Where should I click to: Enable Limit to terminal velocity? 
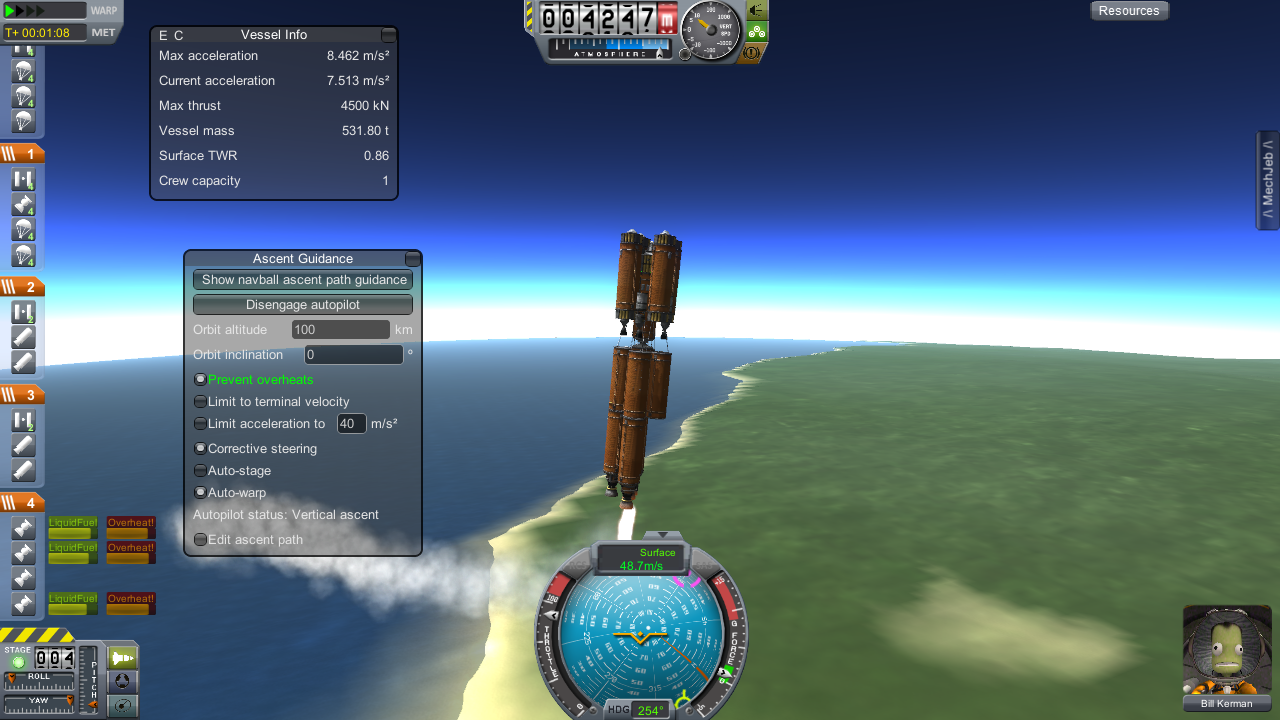[201, 402]
